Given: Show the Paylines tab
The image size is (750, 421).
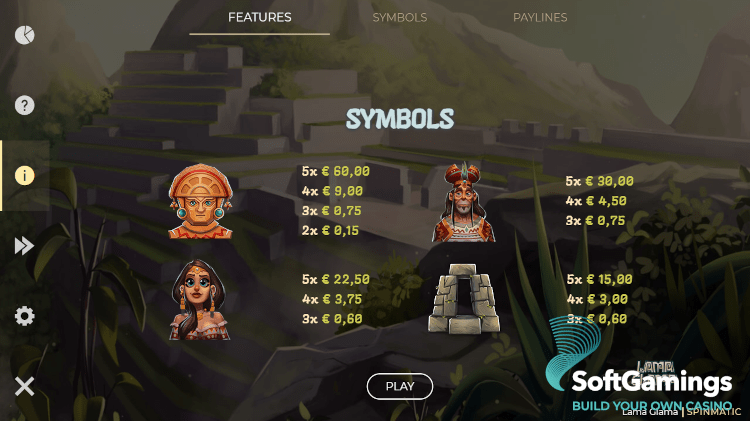Looking at the screenshot, I should (540, 18).
